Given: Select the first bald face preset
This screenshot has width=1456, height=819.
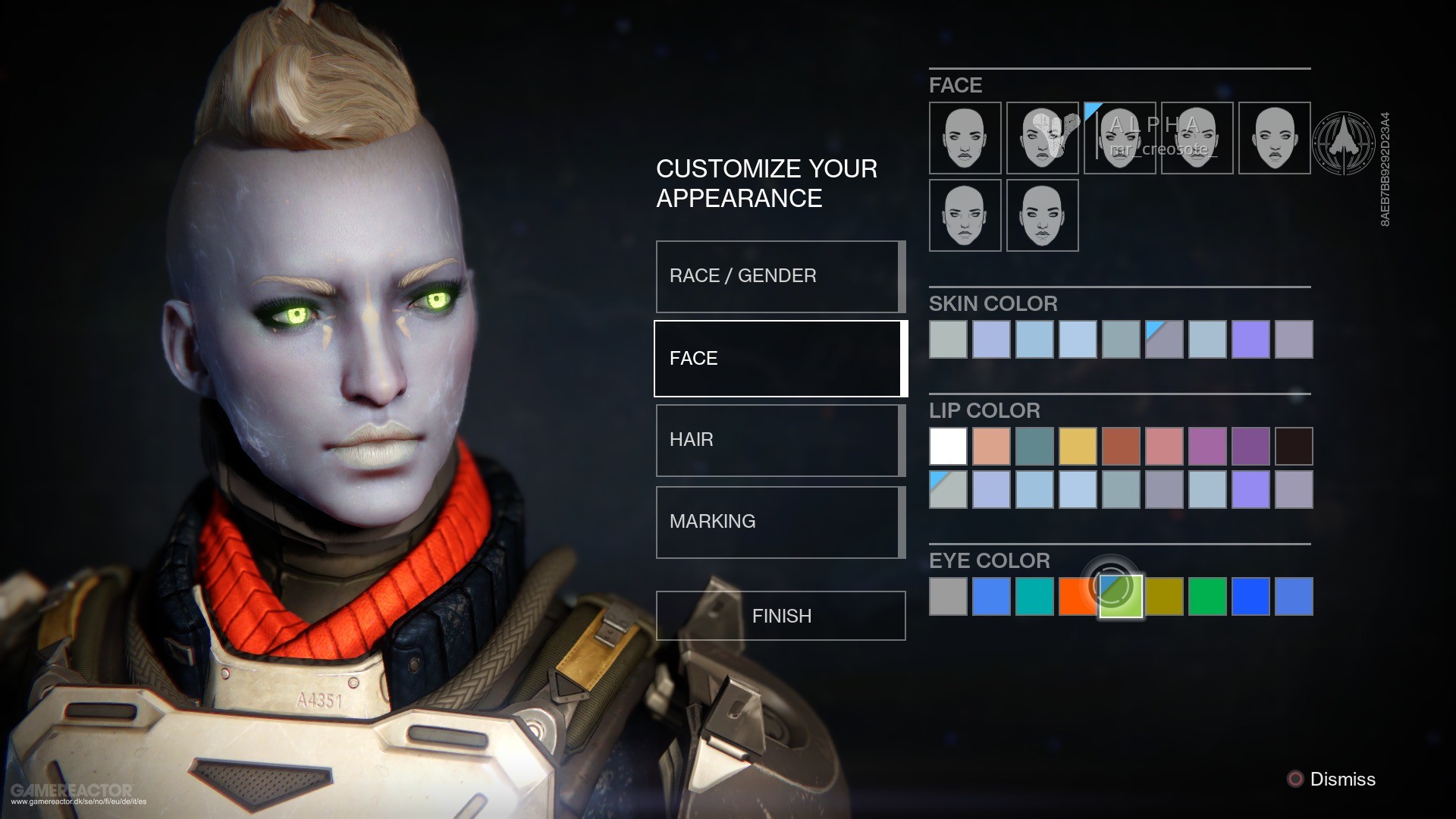Looking at the screenshot, I should 965,138.
